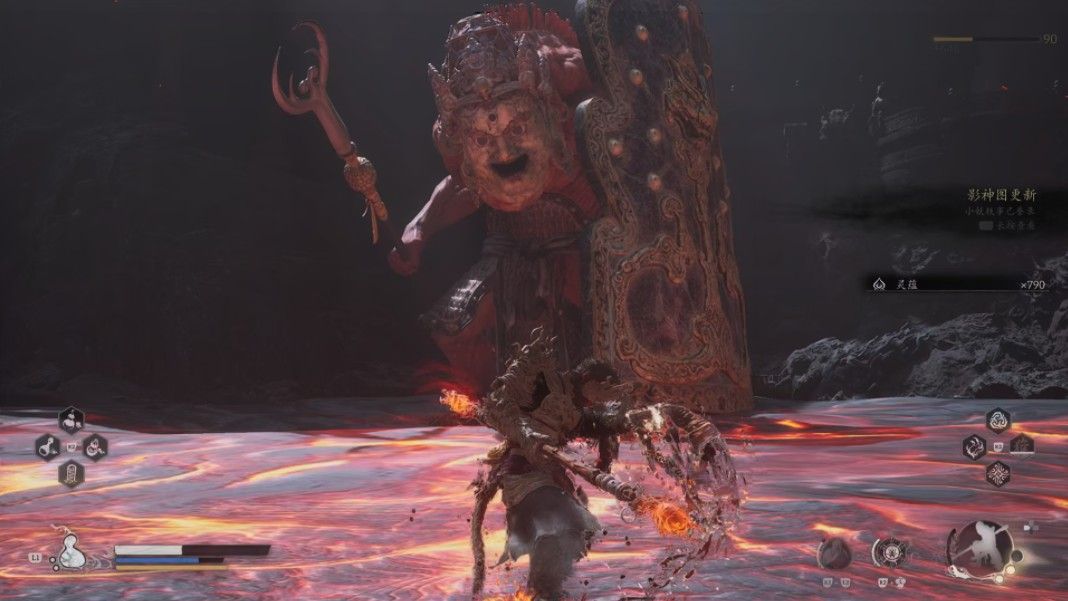This screenshot has height=601, width=1068.
Task: Choose the right hexagonal item slot beside the flask
Action: click(95, 446)
